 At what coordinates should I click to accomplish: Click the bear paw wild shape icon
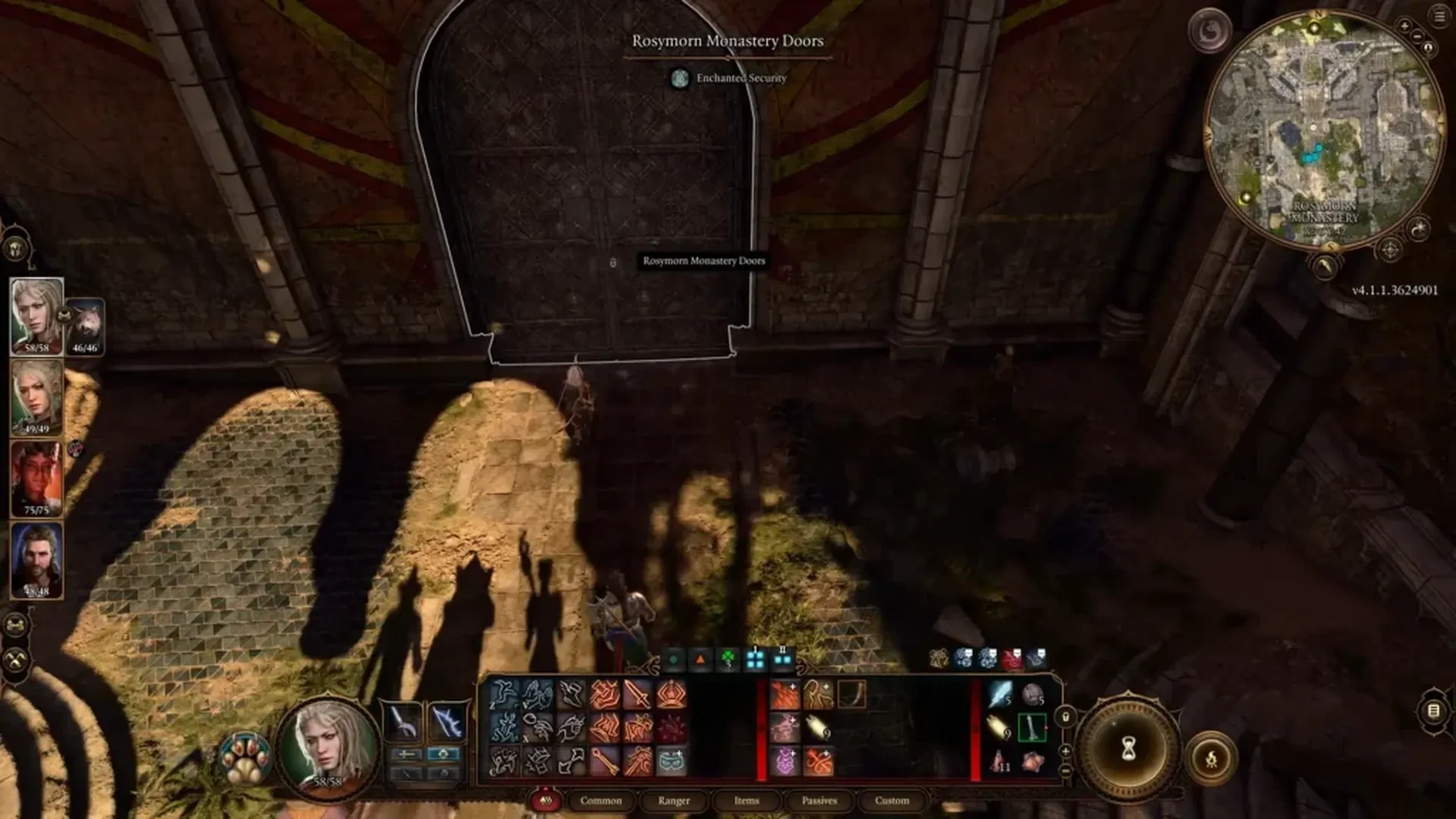[x=245, y=759]
